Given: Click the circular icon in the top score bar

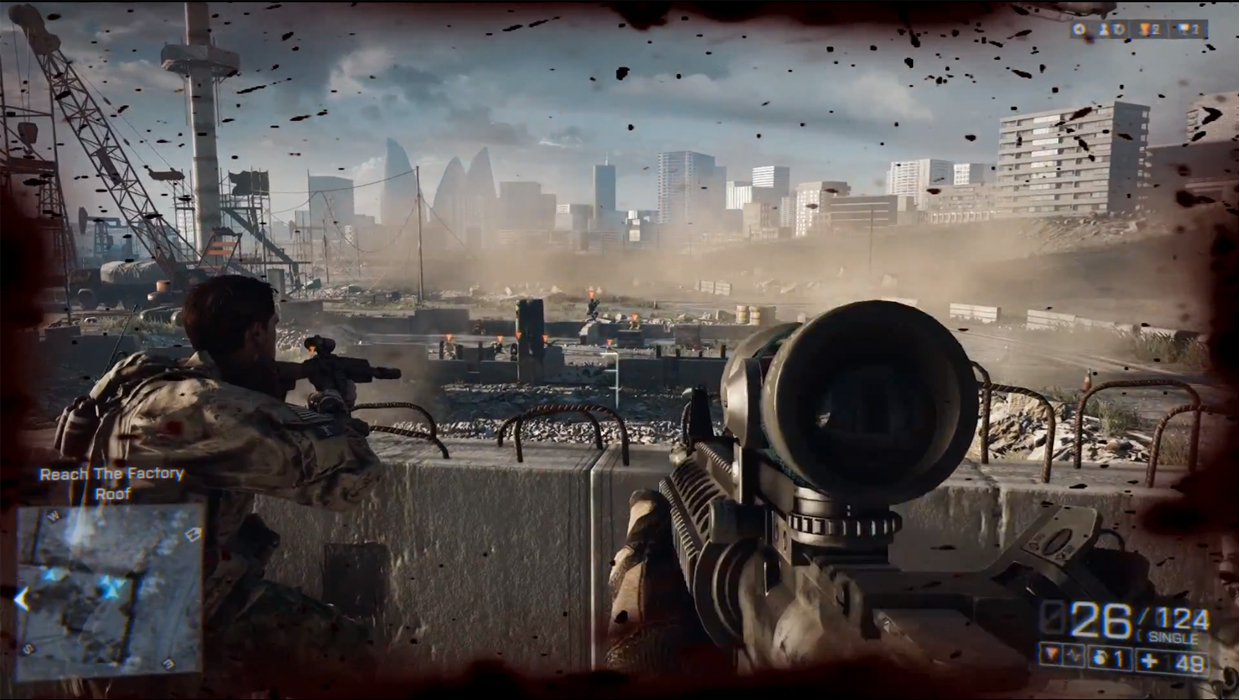Looking at the screenshot, I should click(1080, 30).
